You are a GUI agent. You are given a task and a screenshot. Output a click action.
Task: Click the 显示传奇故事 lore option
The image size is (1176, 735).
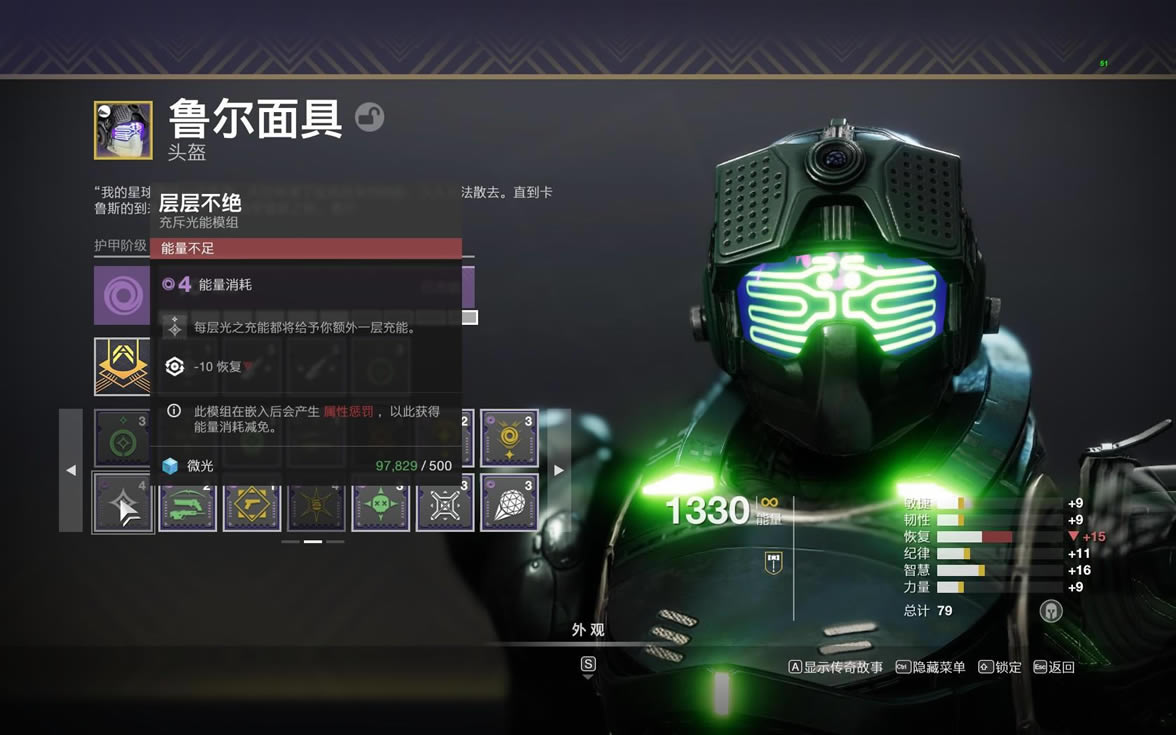[836, 667]
